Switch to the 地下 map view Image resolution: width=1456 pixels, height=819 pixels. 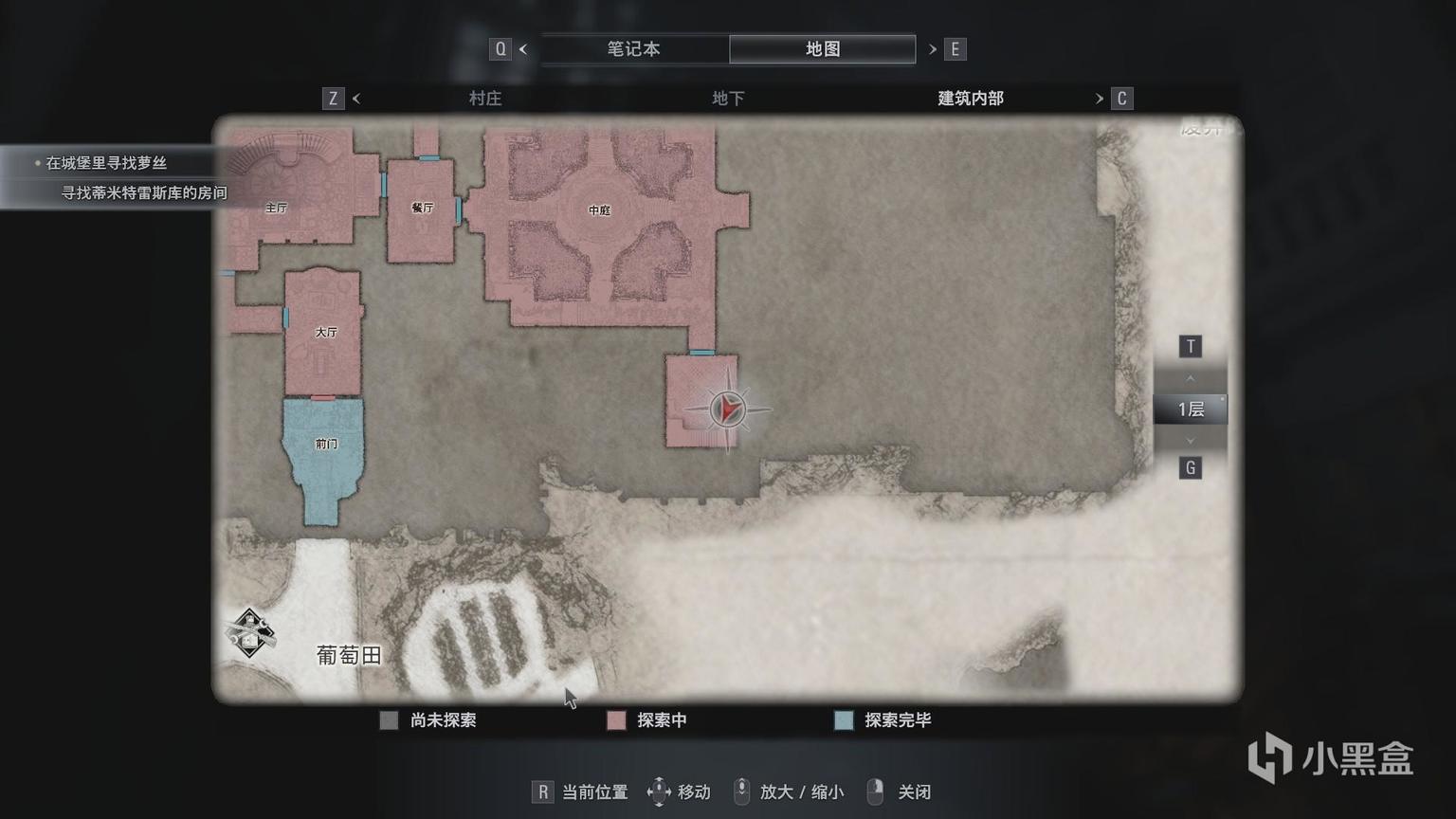tap(728, 99)
